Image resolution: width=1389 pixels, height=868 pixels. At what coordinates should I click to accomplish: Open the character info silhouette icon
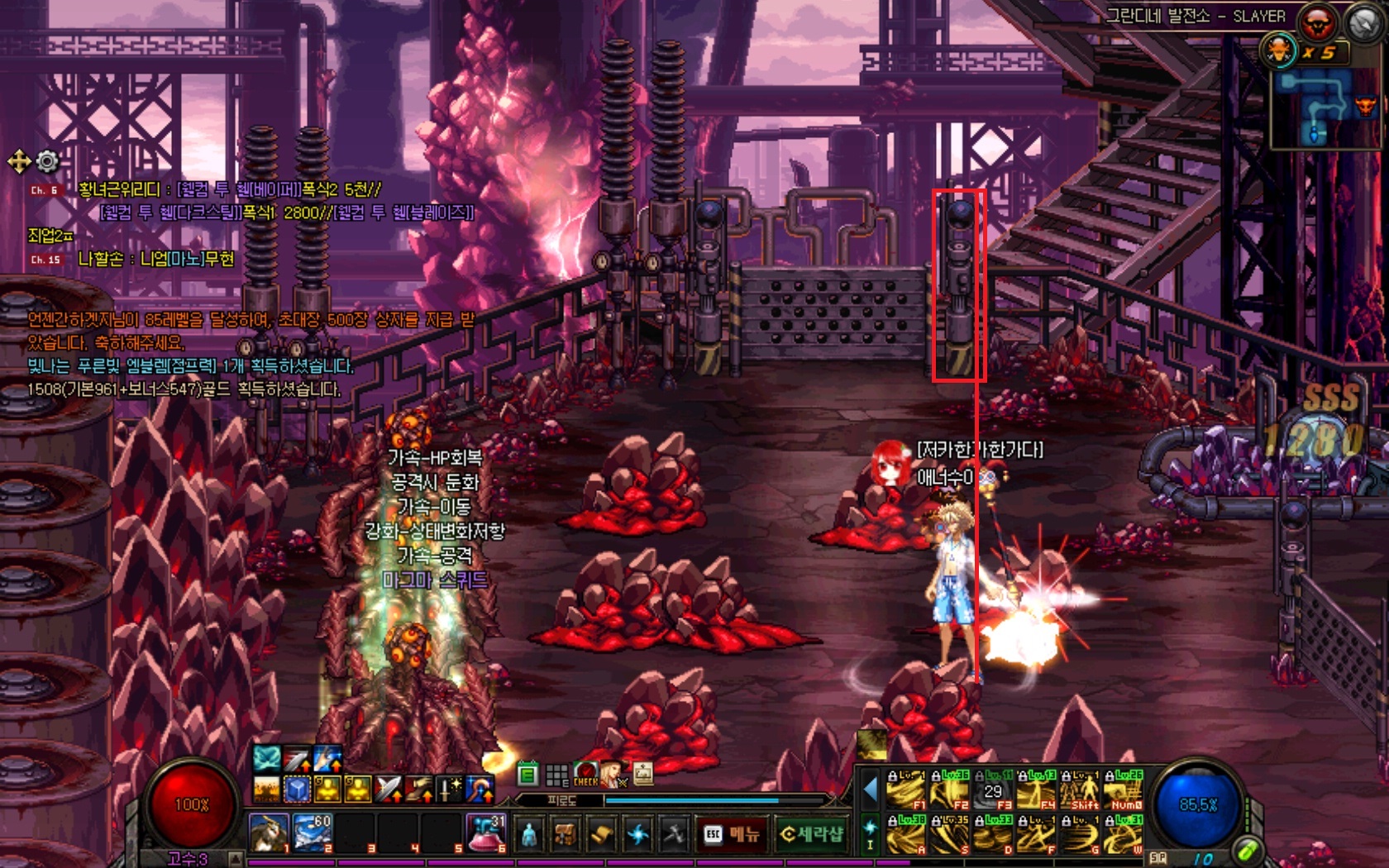(x=529, y=835)
